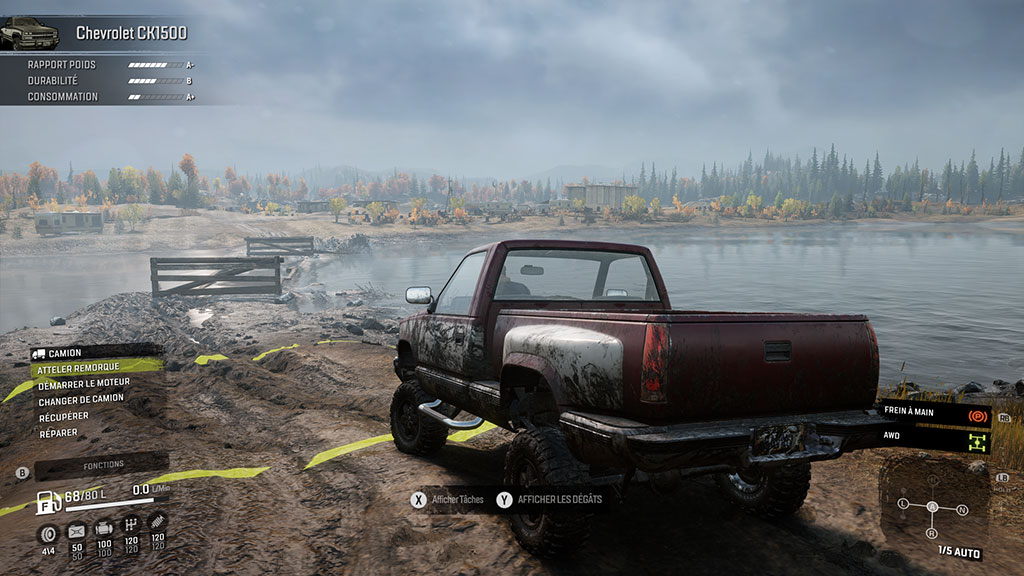Screen dimensions: 1024x576
Task: Select the R reverse gear node
Action: pyautogui.click(x=932, y=534)
